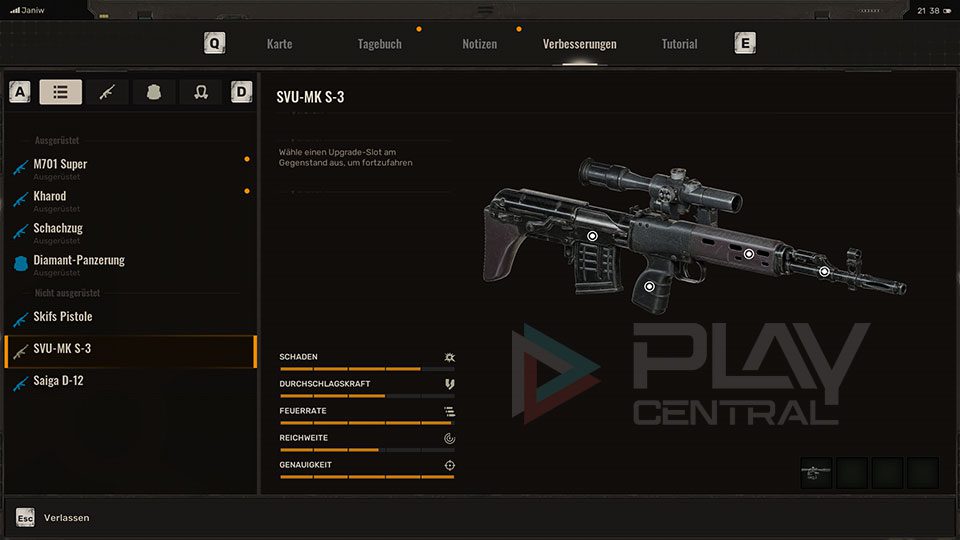Select the Verbesserungen tab
This screenshot has width=960, height=540.
tap(579, 44)
